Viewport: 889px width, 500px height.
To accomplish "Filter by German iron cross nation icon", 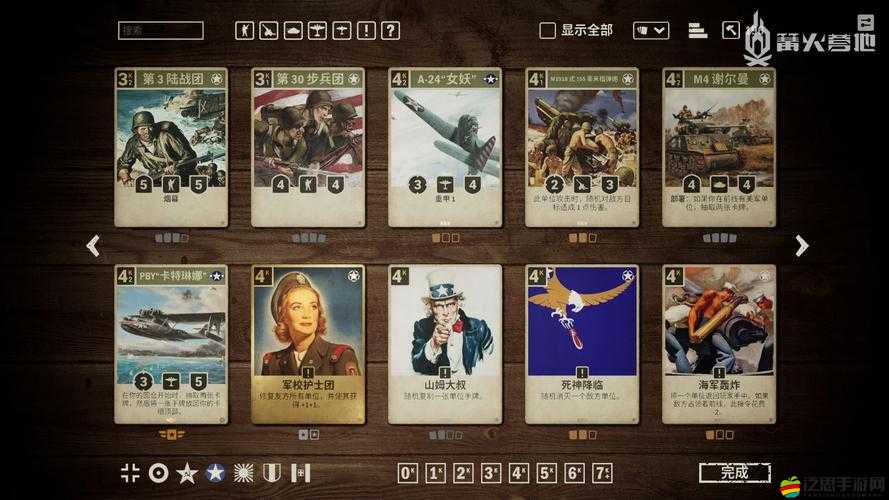I will tap(130, 473).
